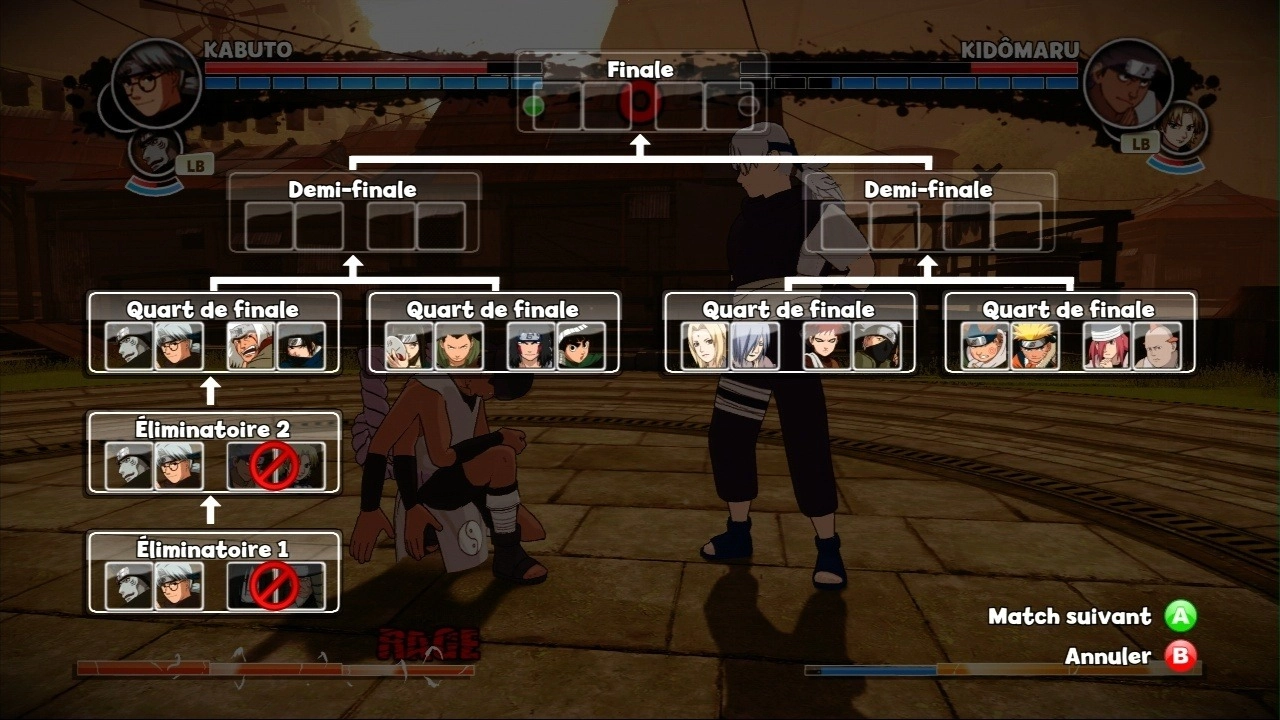The image size is (1280, 720).
Task: Open the Finale bracket box
Action: coord(640,92)
